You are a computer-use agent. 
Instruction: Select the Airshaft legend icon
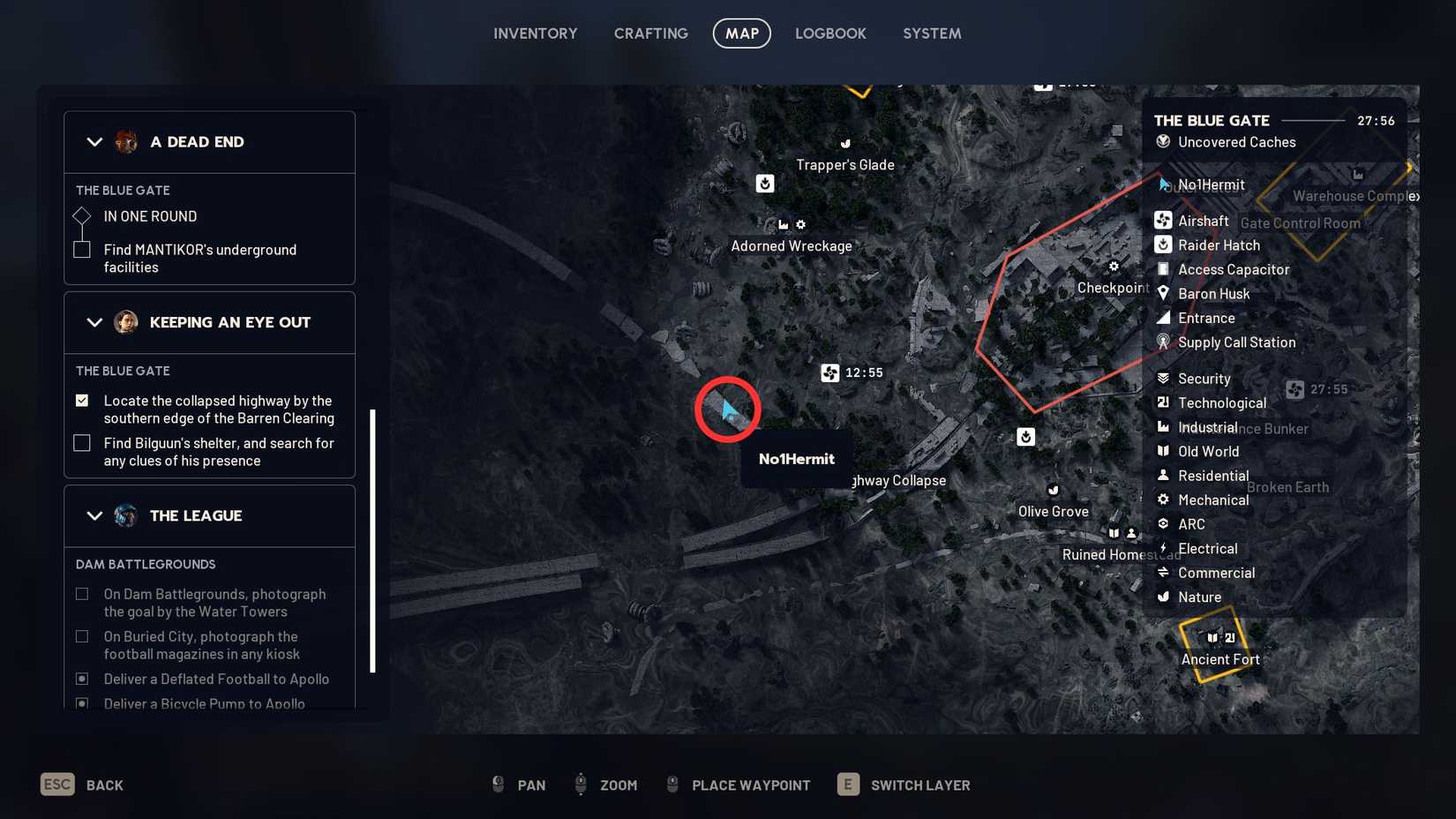coord(1163,221)
